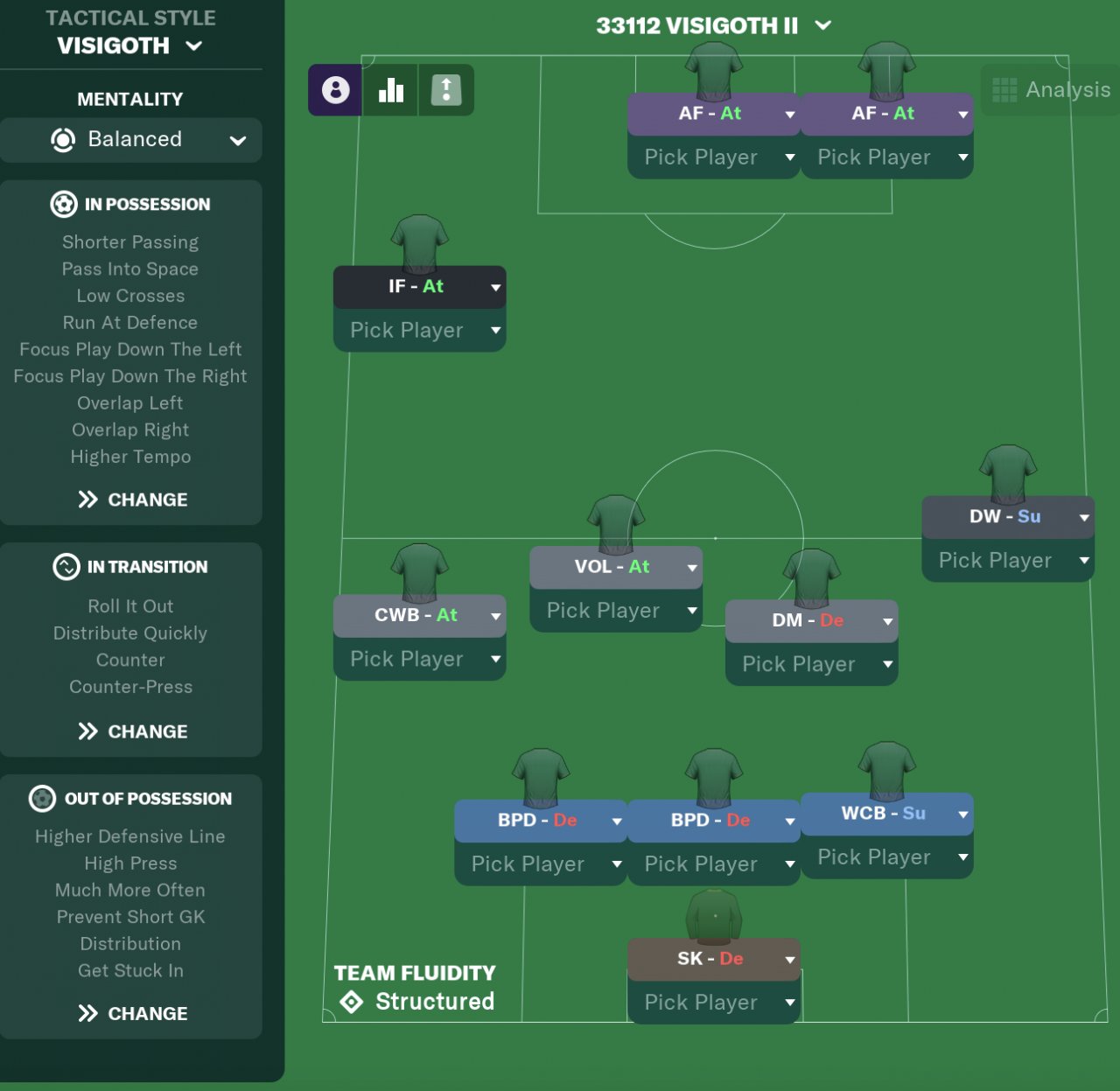
Task: Change the In Transition instructions
Action: 132,731
